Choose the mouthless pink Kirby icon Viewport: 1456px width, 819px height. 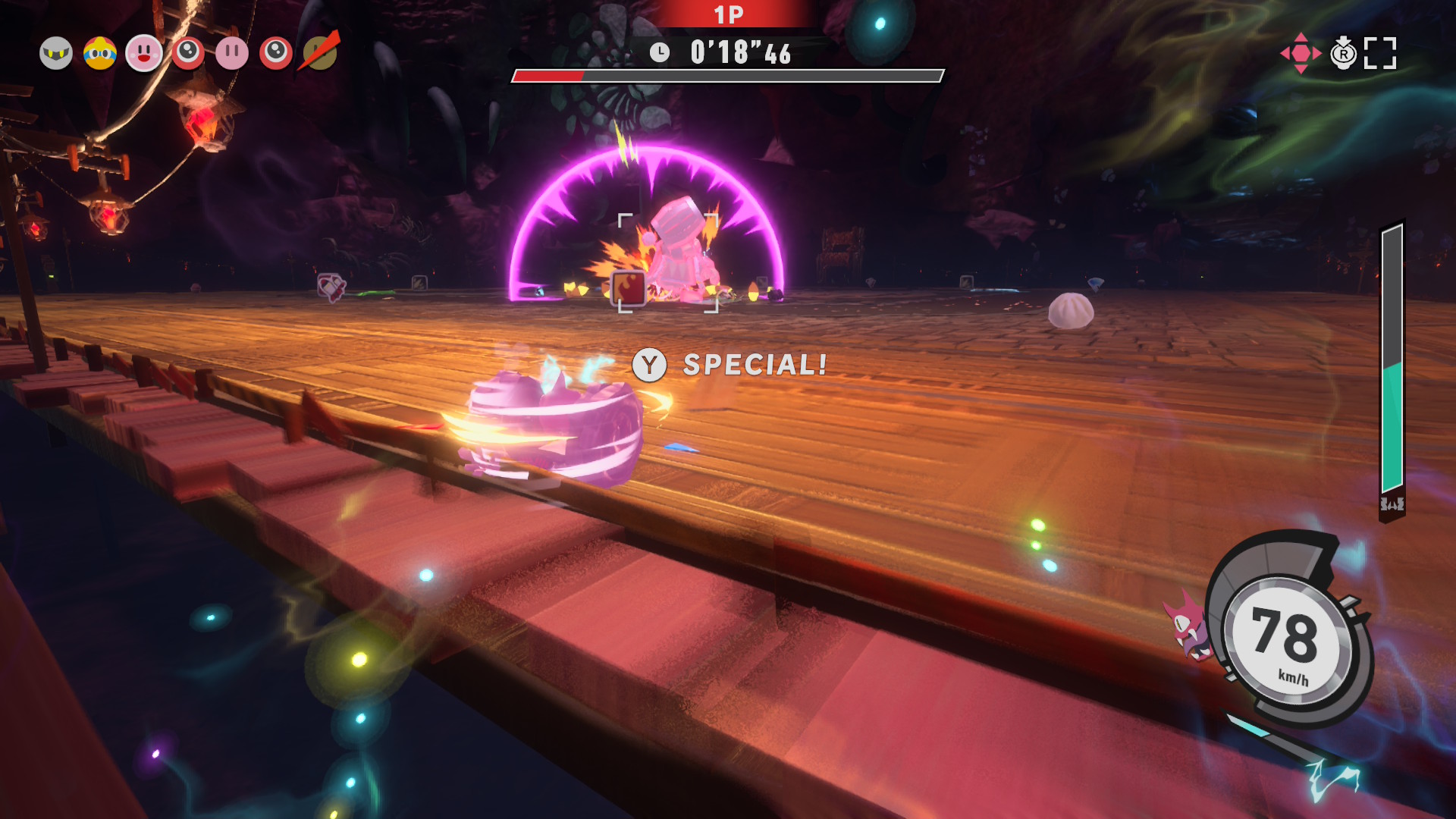coord(232,54)
